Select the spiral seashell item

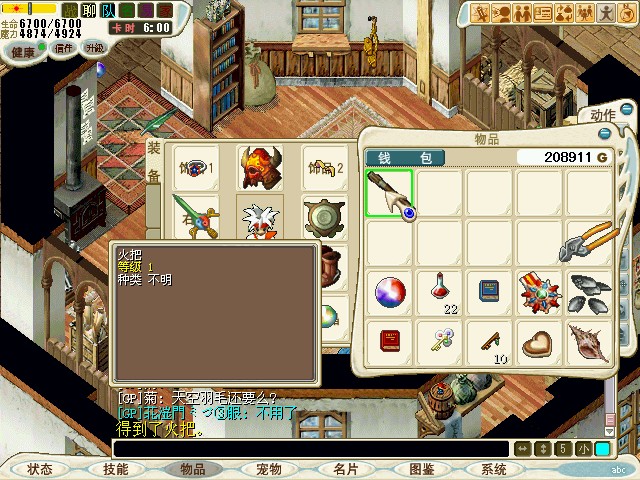[x=590, y=342]
